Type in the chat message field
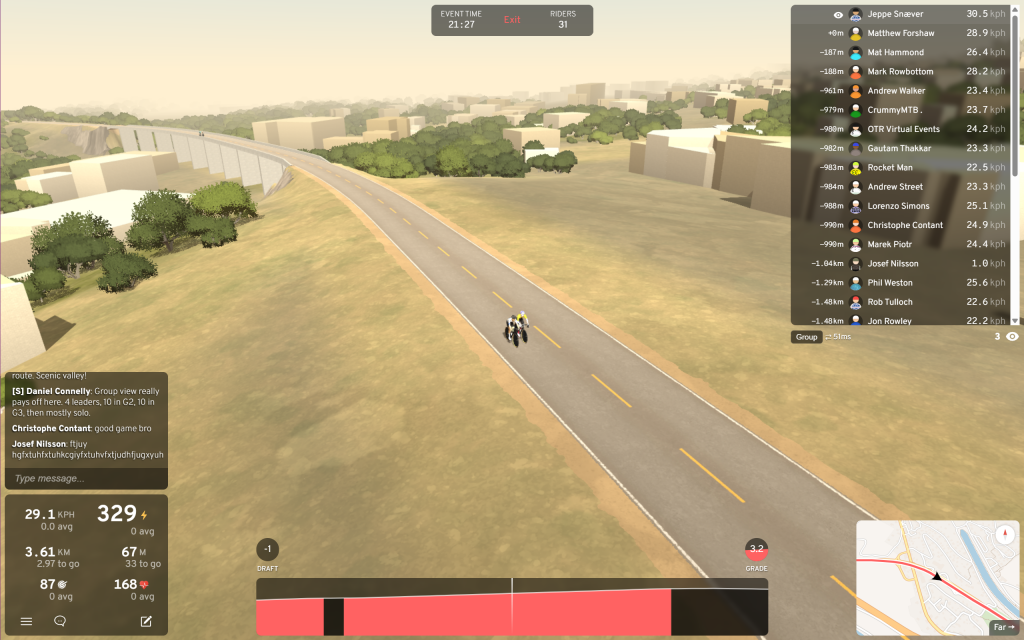Viewport: 1024px width, 640px height. click(85, 478)
